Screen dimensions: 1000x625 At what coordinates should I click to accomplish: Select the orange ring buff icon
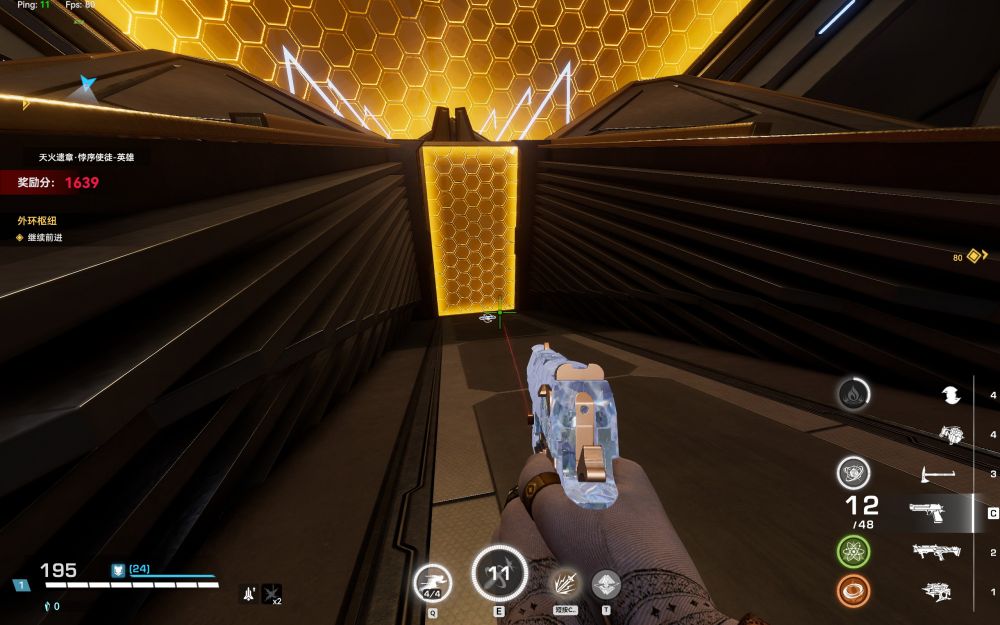(852, 591)
